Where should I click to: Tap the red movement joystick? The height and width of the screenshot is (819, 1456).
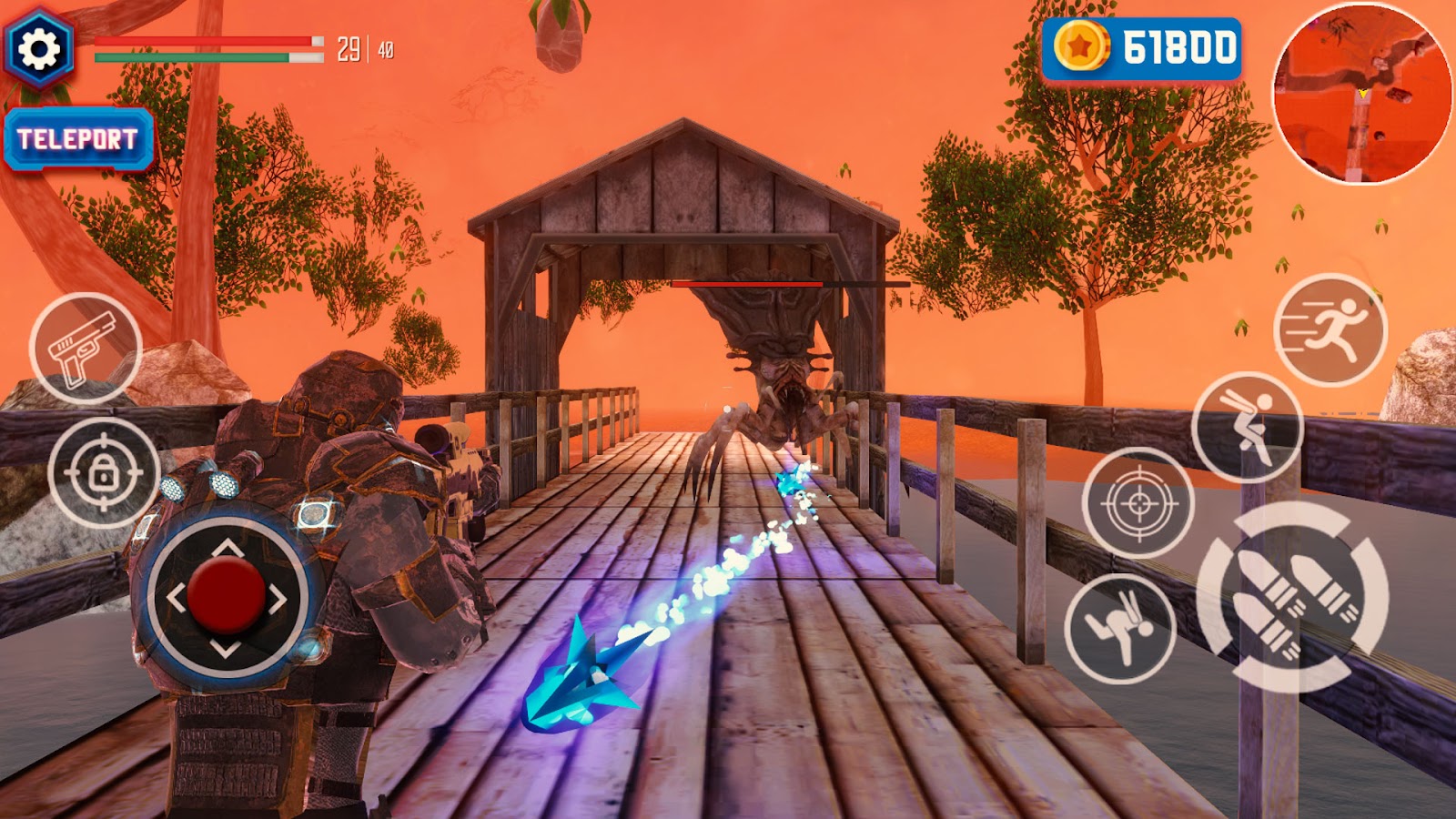click(226, 597)
